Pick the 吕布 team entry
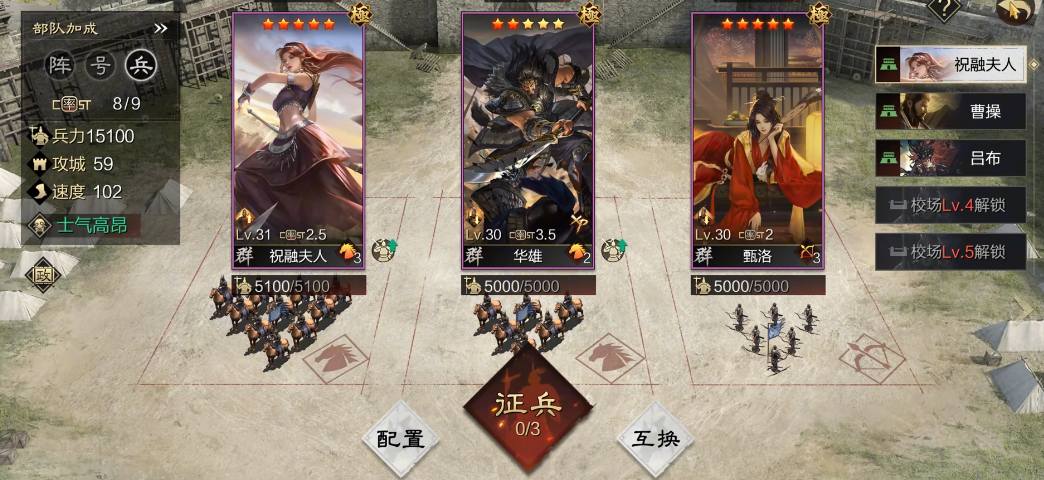 [950, 157]
